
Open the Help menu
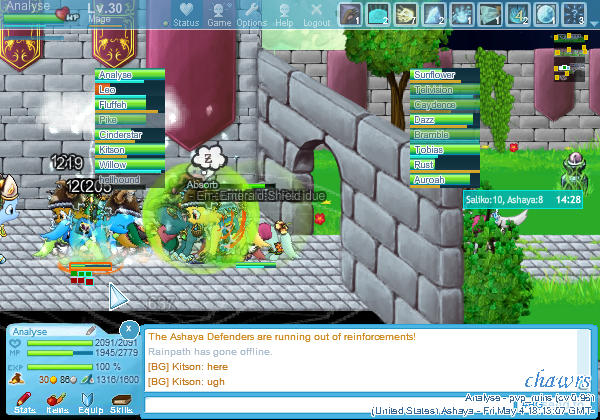click(x=284, y=14)
